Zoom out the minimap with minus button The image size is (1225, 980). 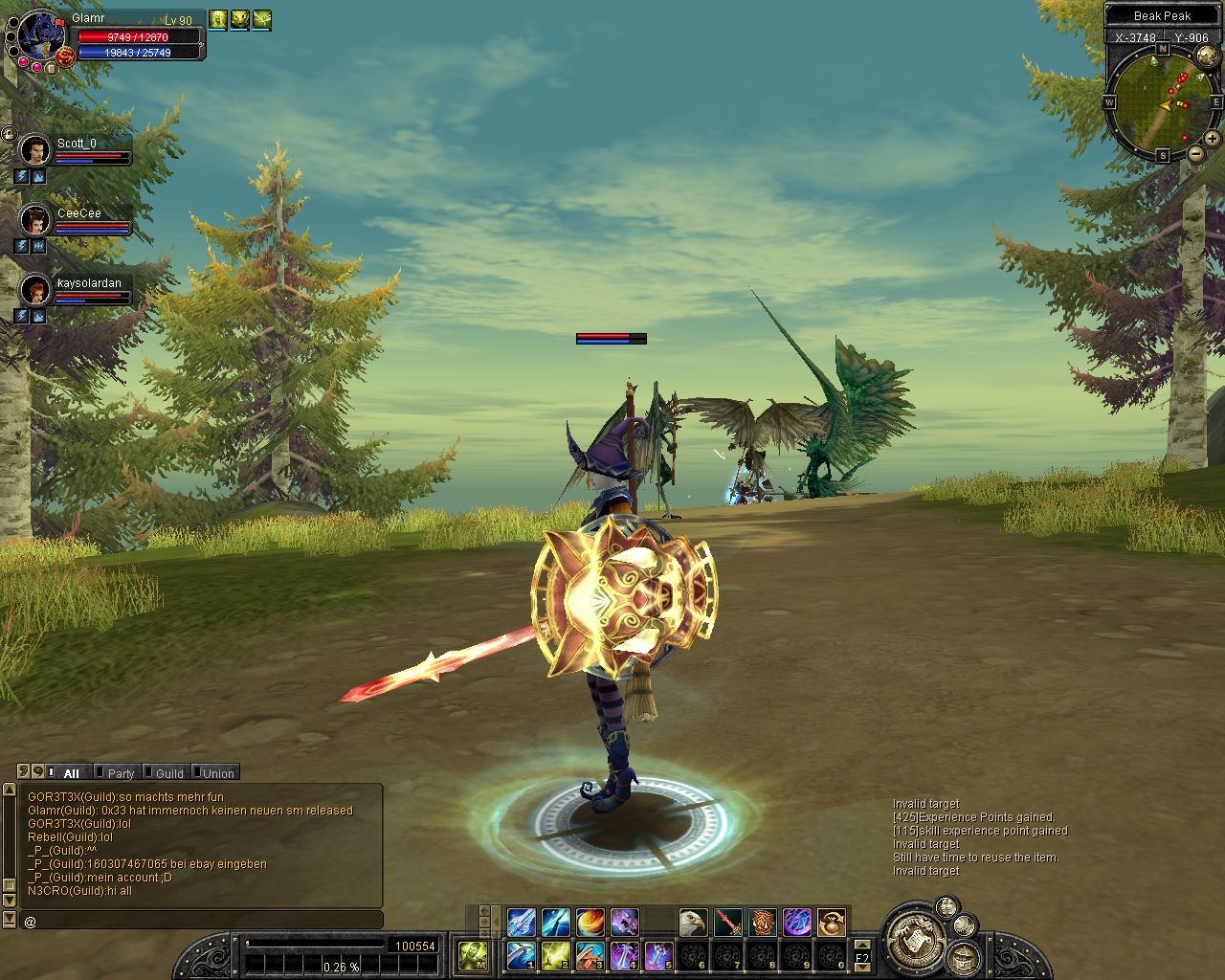(x=1195, y=153)
